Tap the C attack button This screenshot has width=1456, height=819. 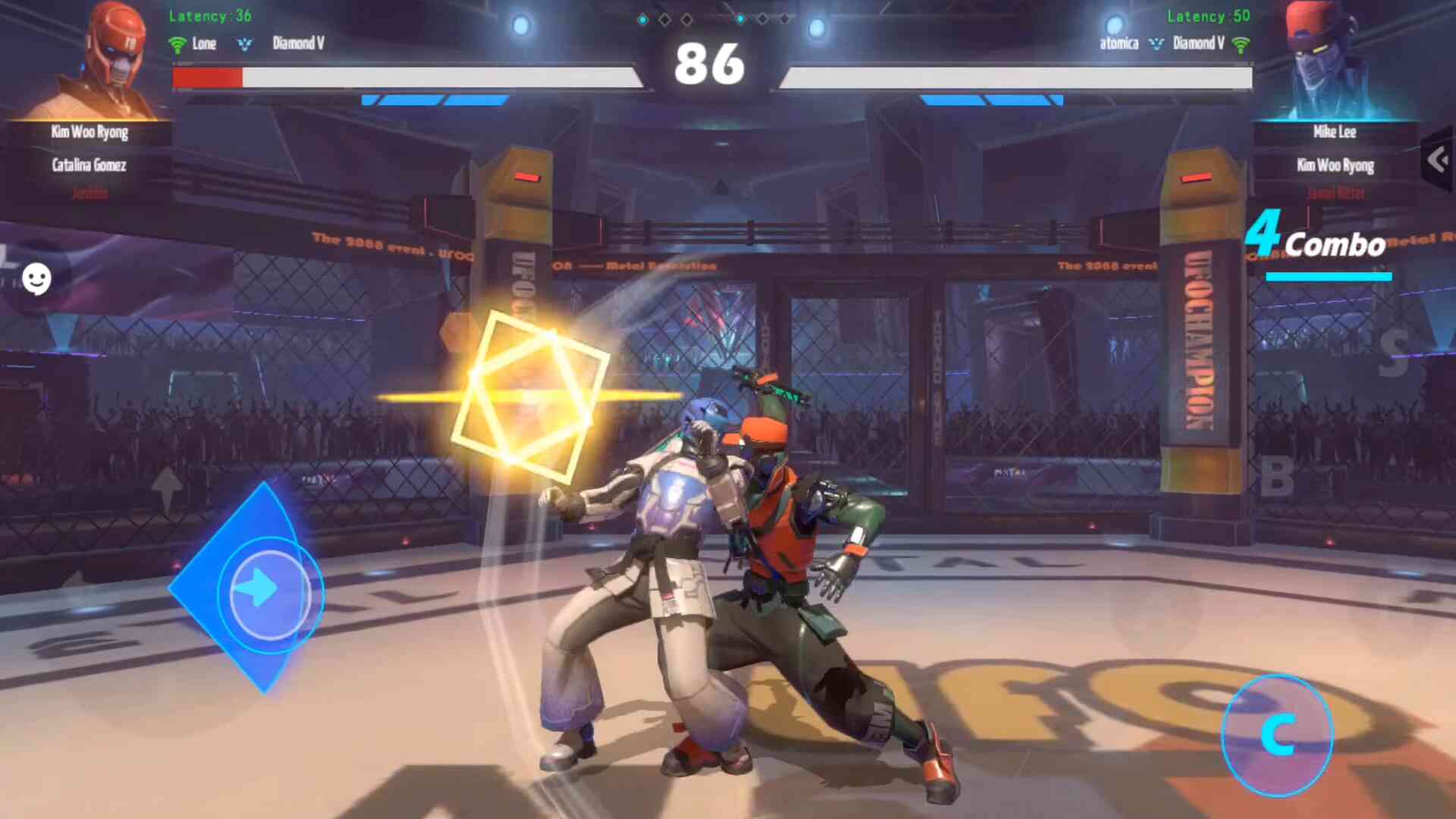(1278, 735)
